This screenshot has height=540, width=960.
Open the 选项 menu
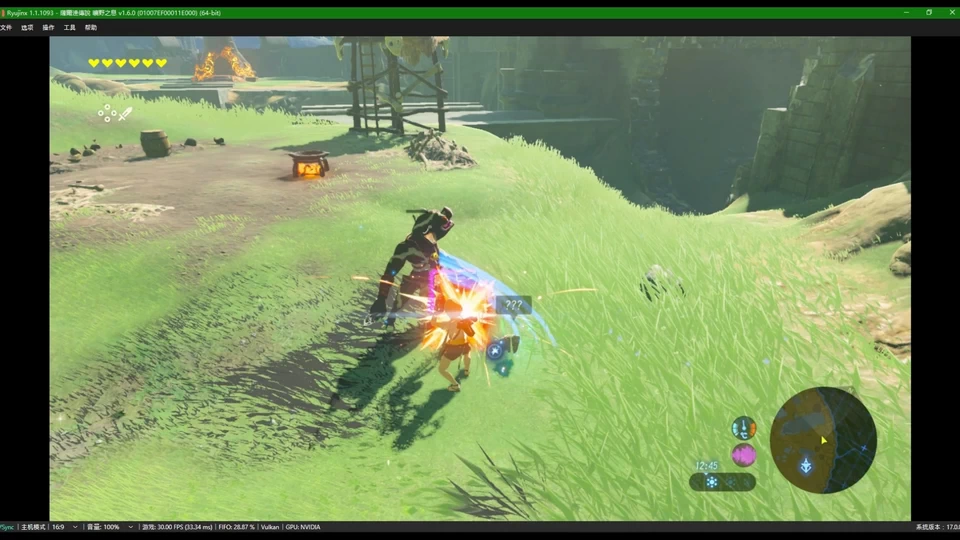coord(27,28)
